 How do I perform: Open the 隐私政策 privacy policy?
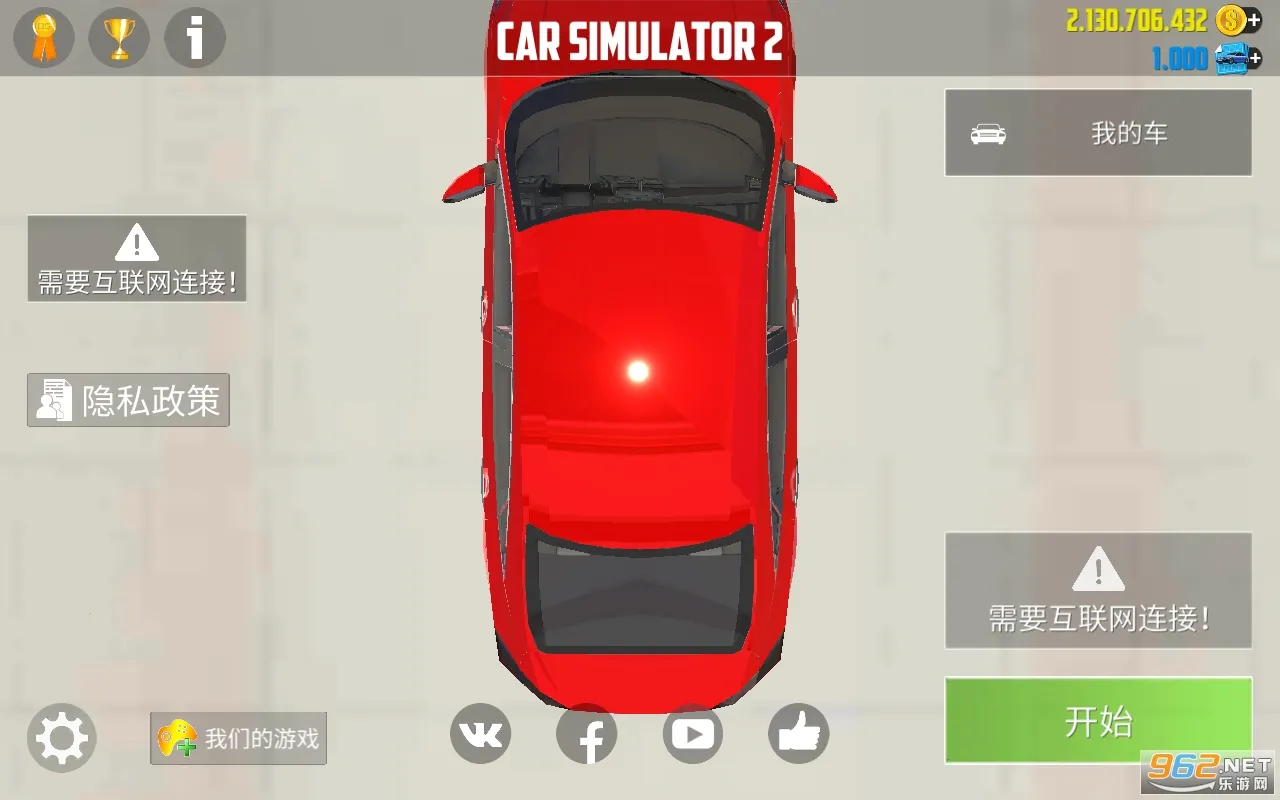pyautogui.click(x=127, y=400)
